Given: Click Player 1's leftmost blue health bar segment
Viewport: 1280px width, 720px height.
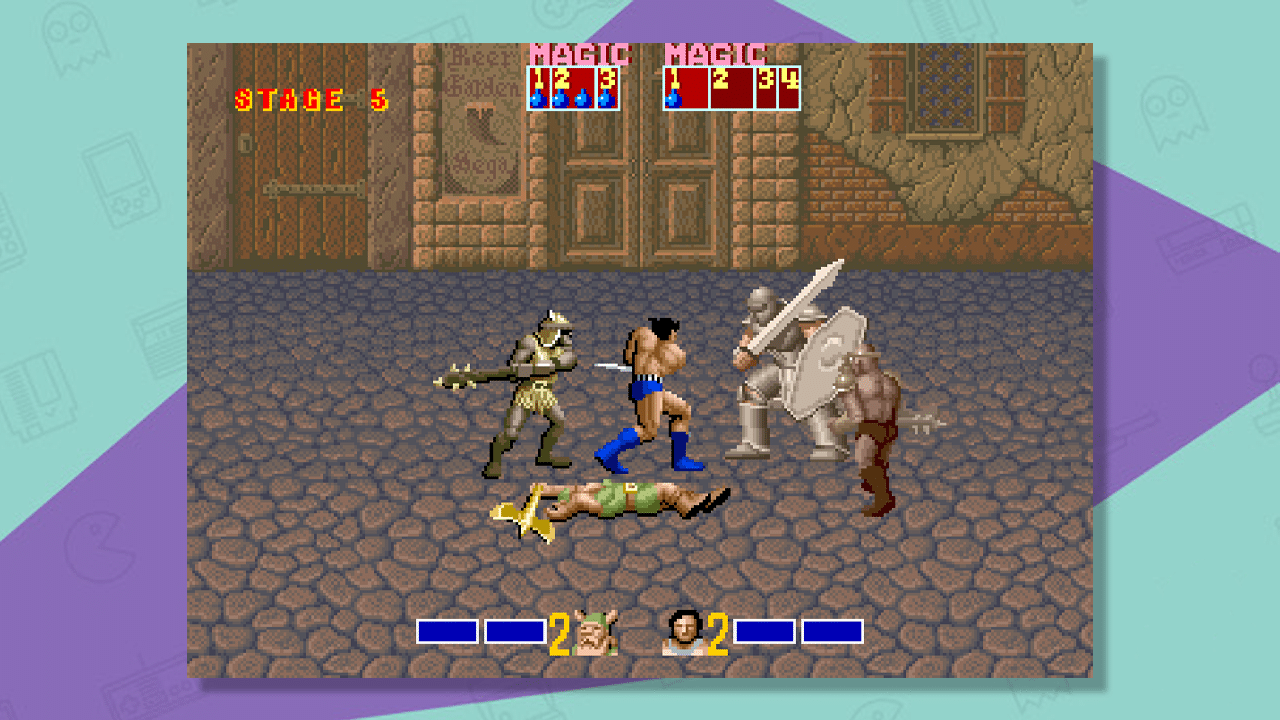Looking at the screenshot, I should coord(447,630).
